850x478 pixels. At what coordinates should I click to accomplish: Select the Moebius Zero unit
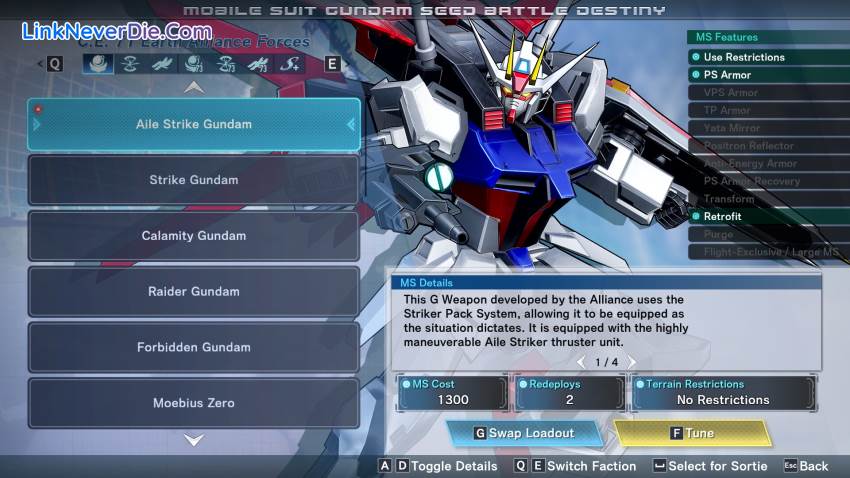(193, 403)
